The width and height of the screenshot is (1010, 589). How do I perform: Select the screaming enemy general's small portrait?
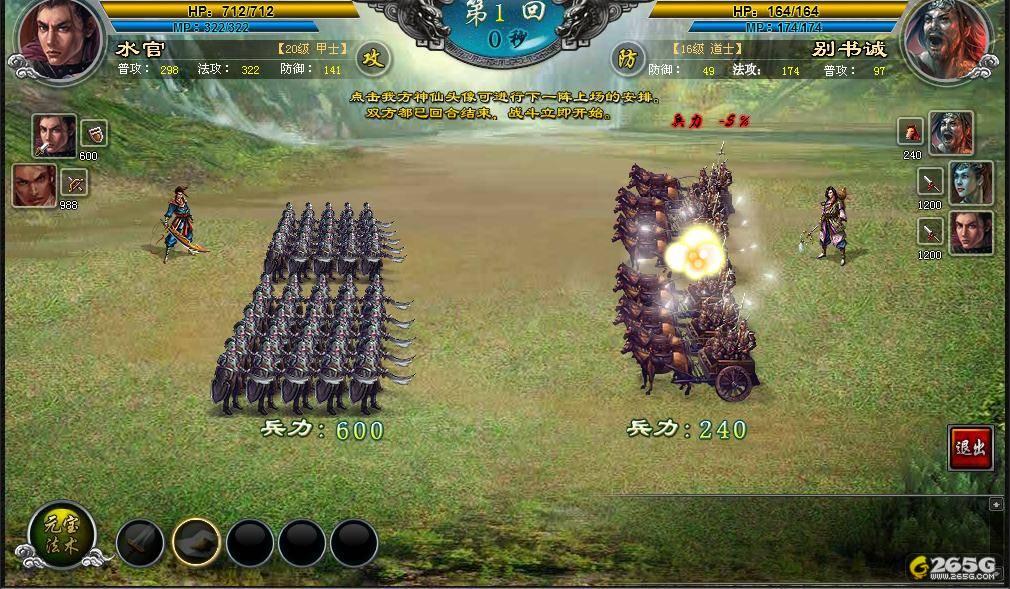pos(950,133)
